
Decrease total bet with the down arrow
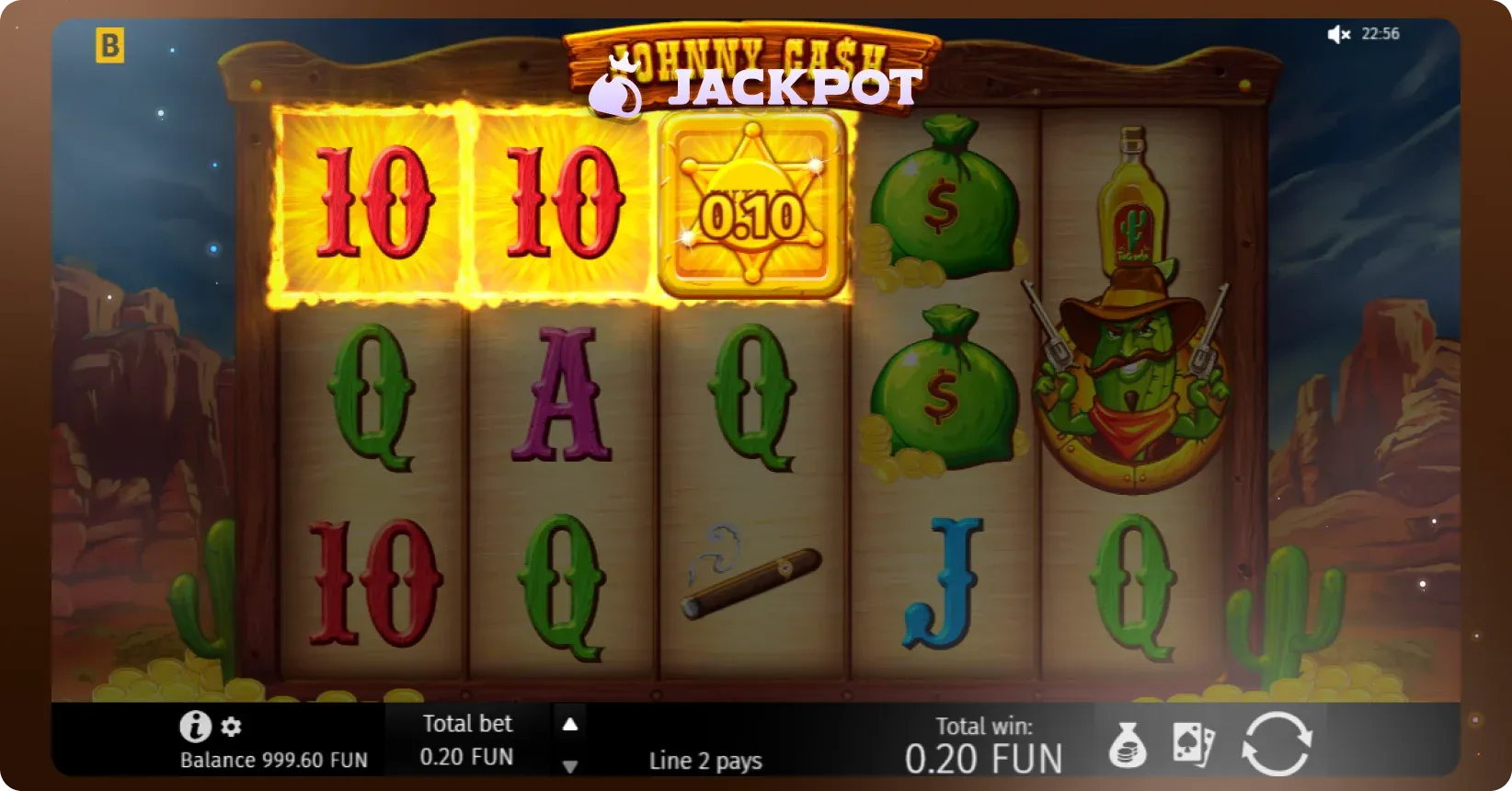[x=570, y=766]
